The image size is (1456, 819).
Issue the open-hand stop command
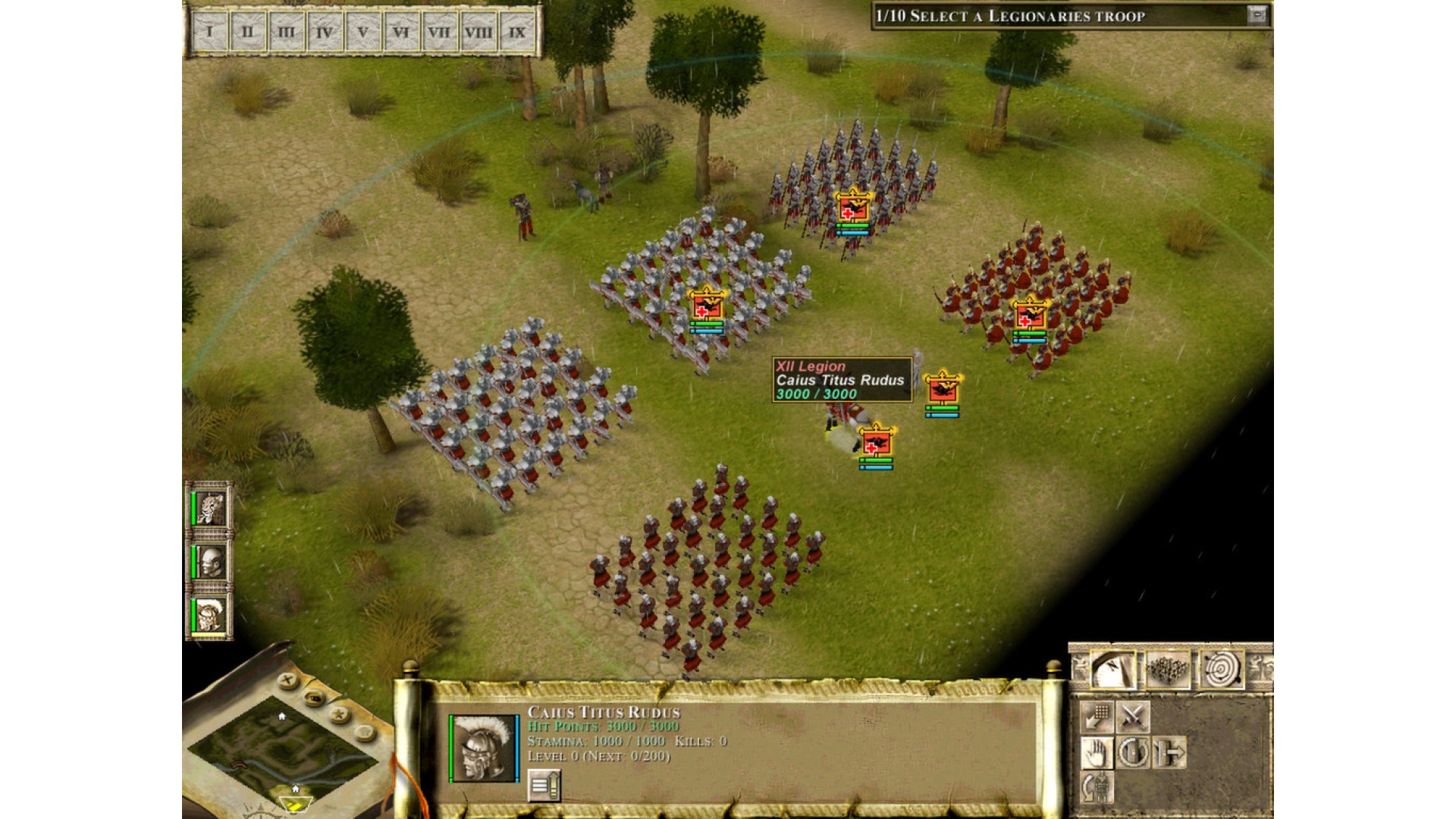[x=1097, y=753]
